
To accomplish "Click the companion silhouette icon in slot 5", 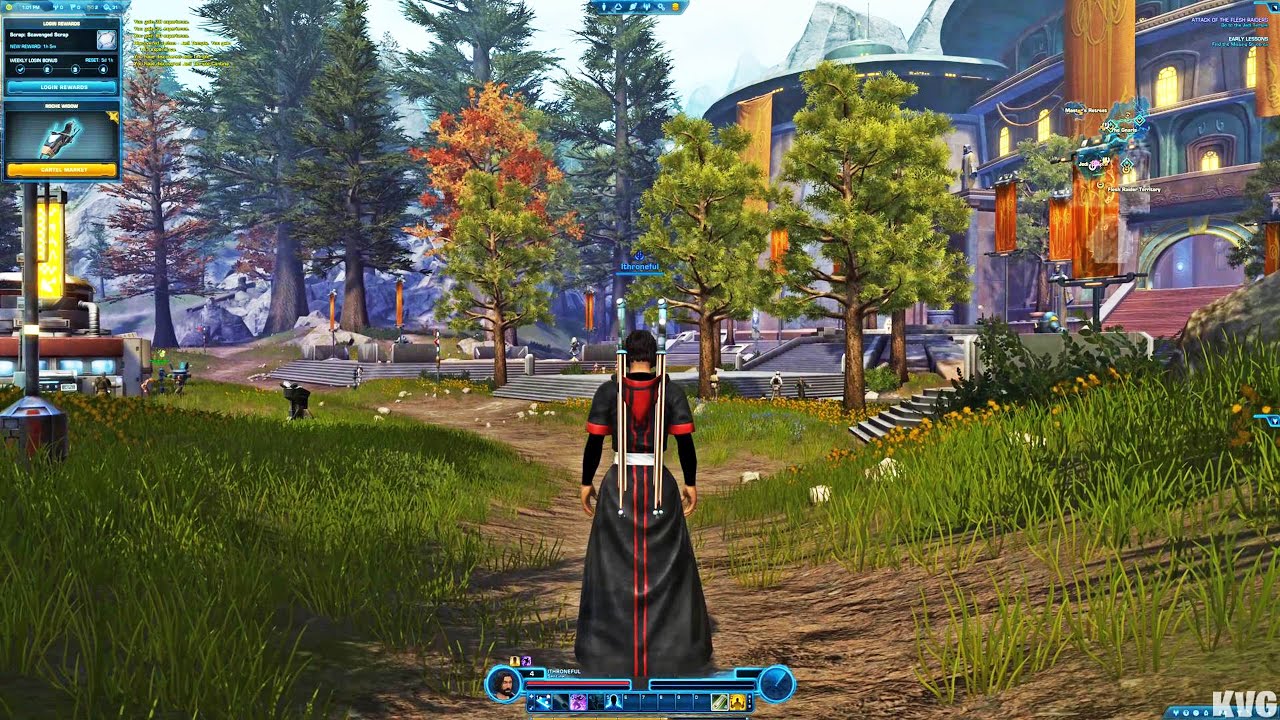I will click(x=614, y=701).
